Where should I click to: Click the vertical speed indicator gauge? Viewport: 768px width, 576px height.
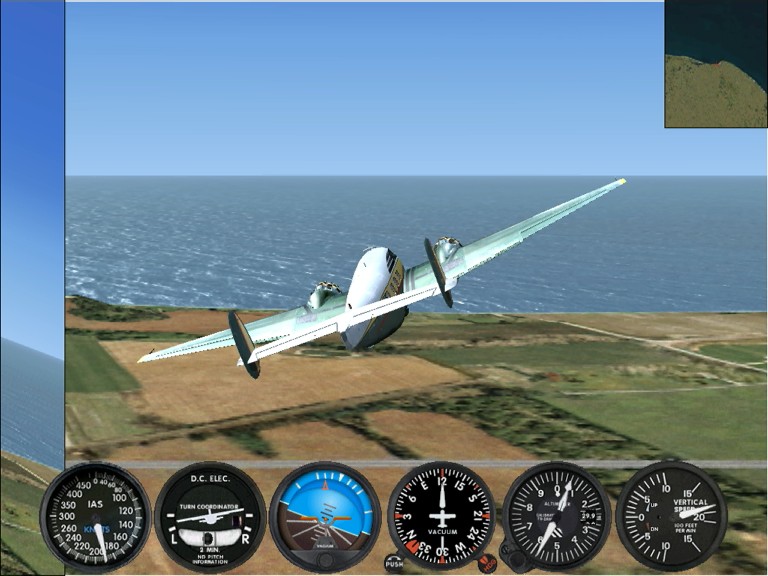coord(670,516)
